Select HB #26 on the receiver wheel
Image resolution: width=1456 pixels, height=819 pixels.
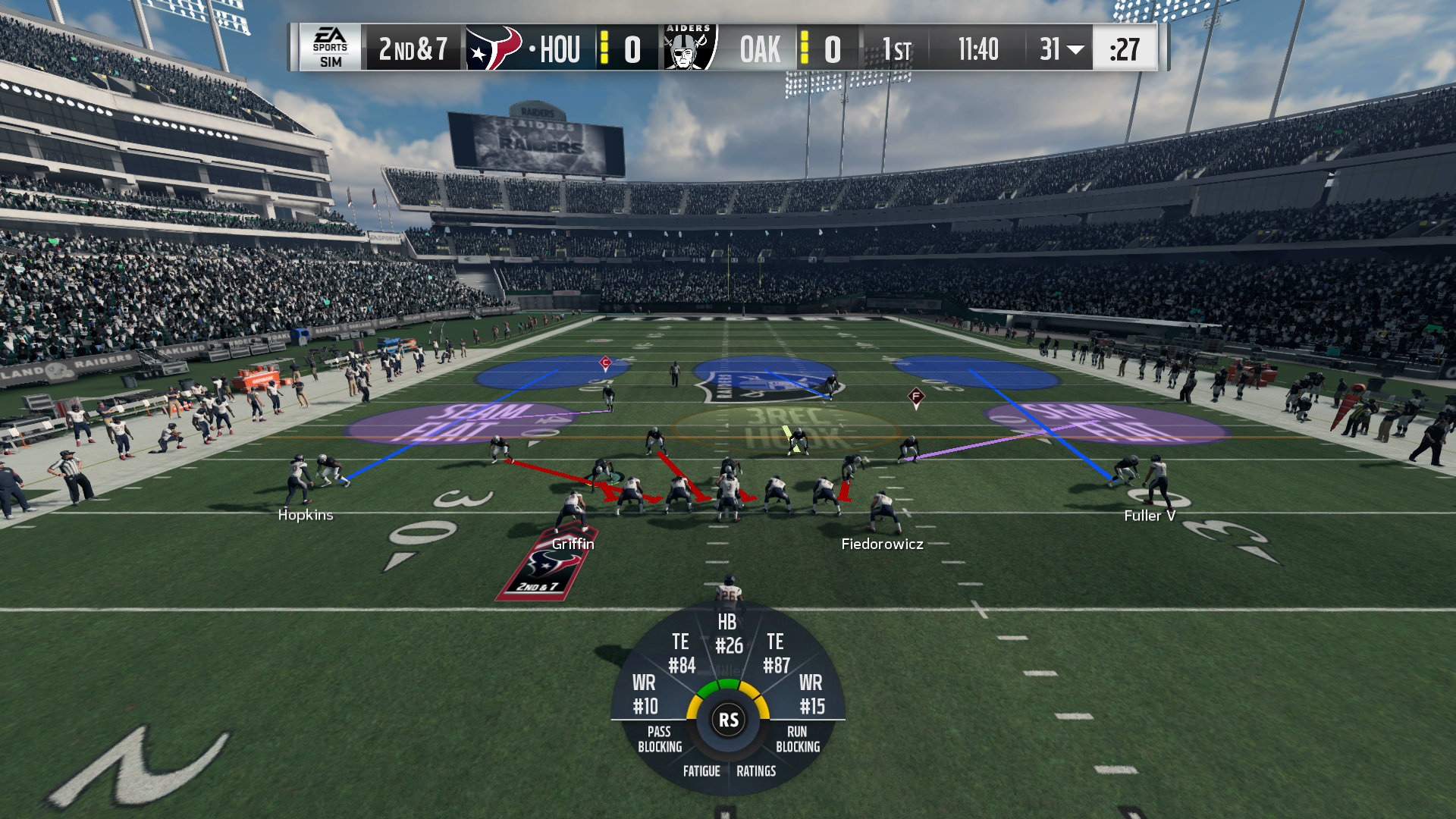[x=727, y=637]
